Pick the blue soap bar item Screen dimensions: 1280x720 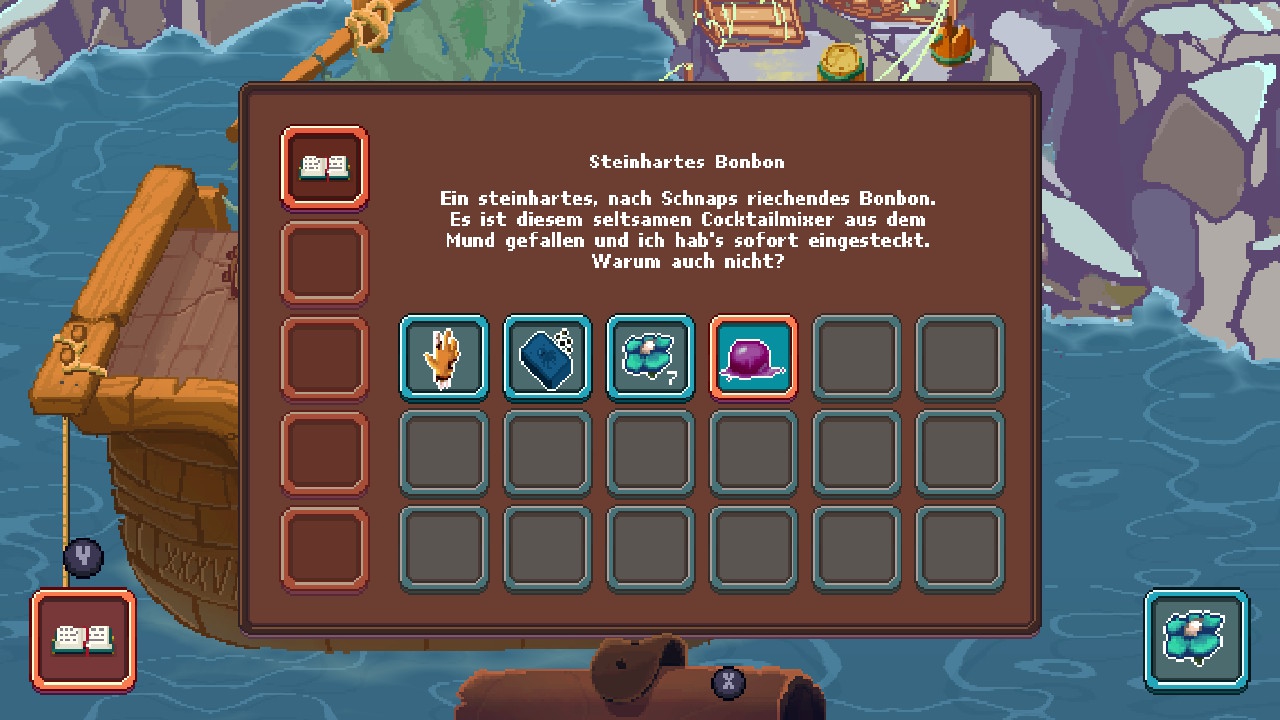pos(547,358)
